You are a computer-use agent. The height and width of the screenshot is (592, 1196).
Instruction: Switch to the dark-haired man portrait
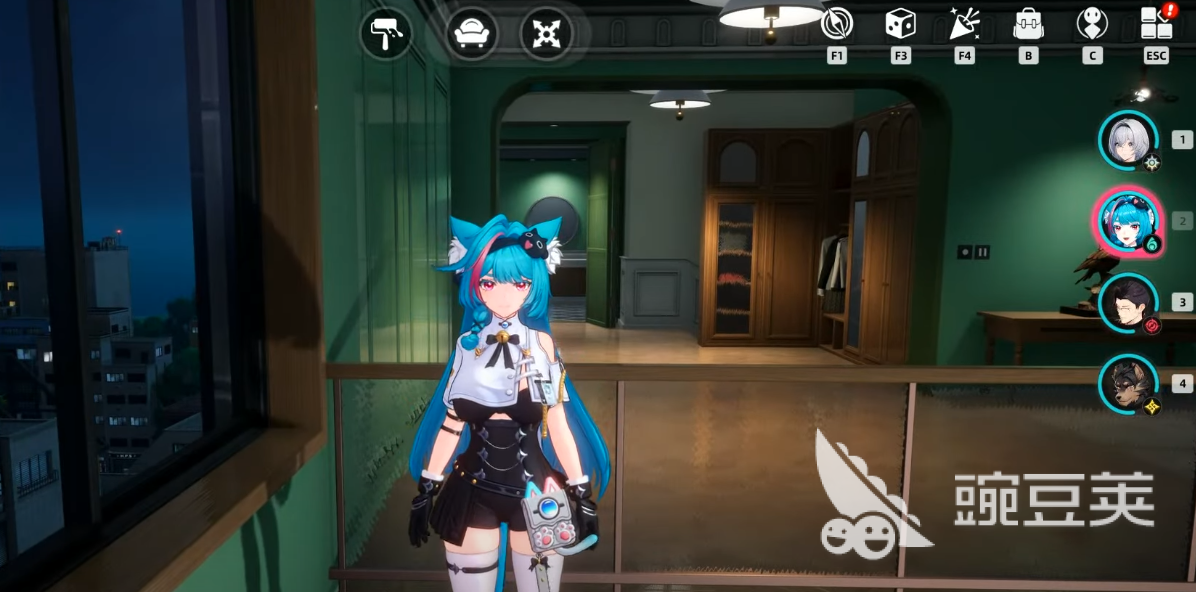(x=1129, y=302)
